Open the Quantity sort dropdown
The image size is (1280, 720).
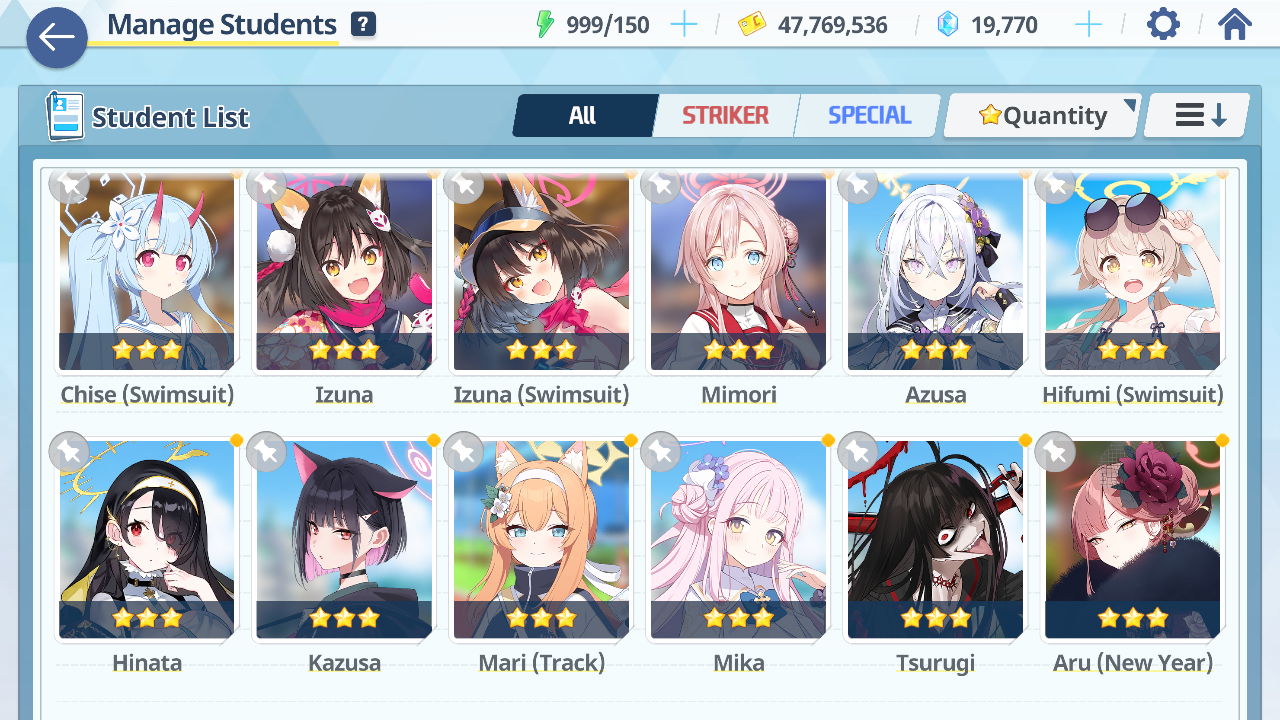coord(1043,116)
